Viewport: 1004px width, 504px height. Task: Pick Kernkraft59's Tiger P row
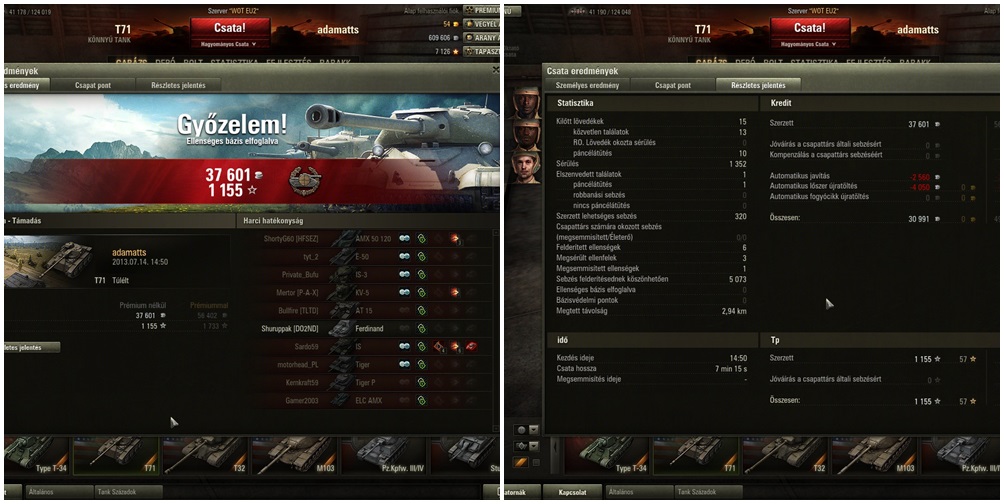(x=365, y=382)
